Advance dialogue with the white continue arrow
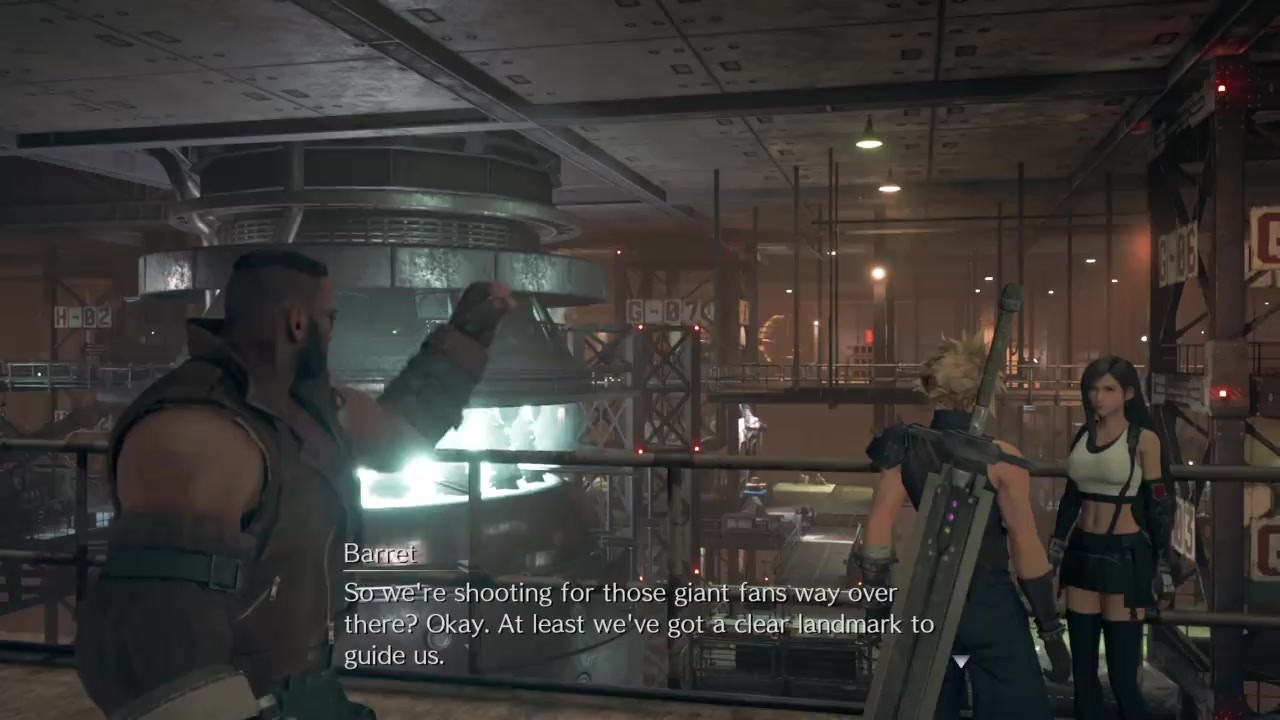 point(961,661)
